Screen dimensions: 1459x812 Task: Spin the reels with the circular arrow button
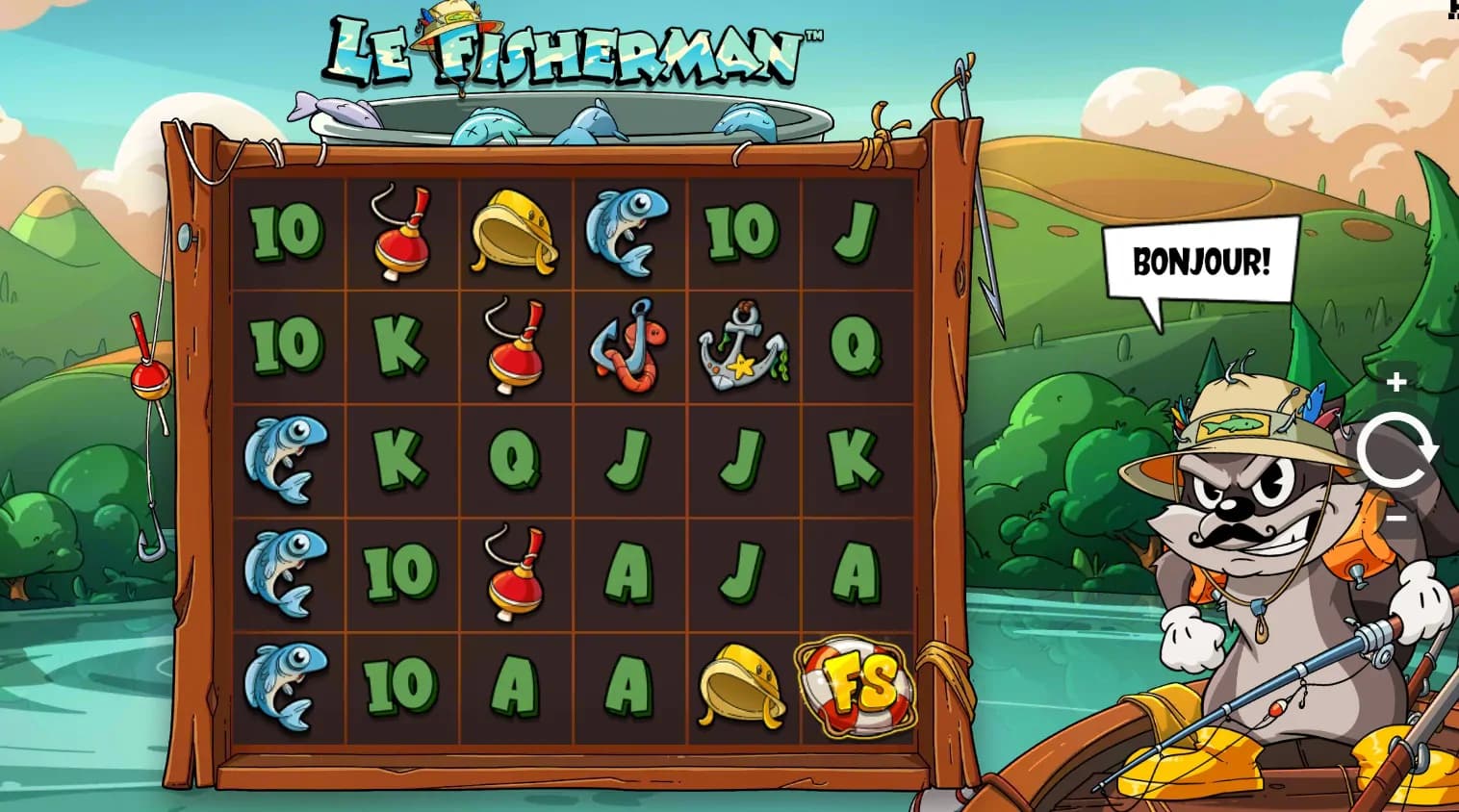click(1396, 450)
